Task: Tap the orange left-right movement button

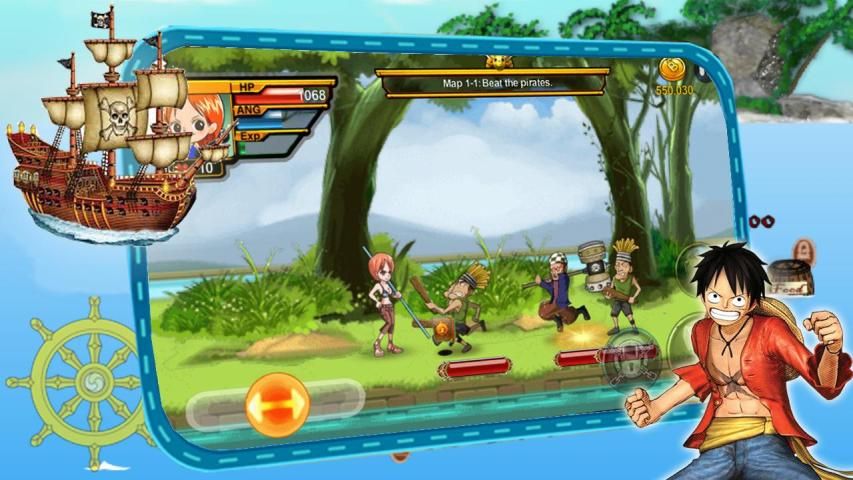Action: 277,404
